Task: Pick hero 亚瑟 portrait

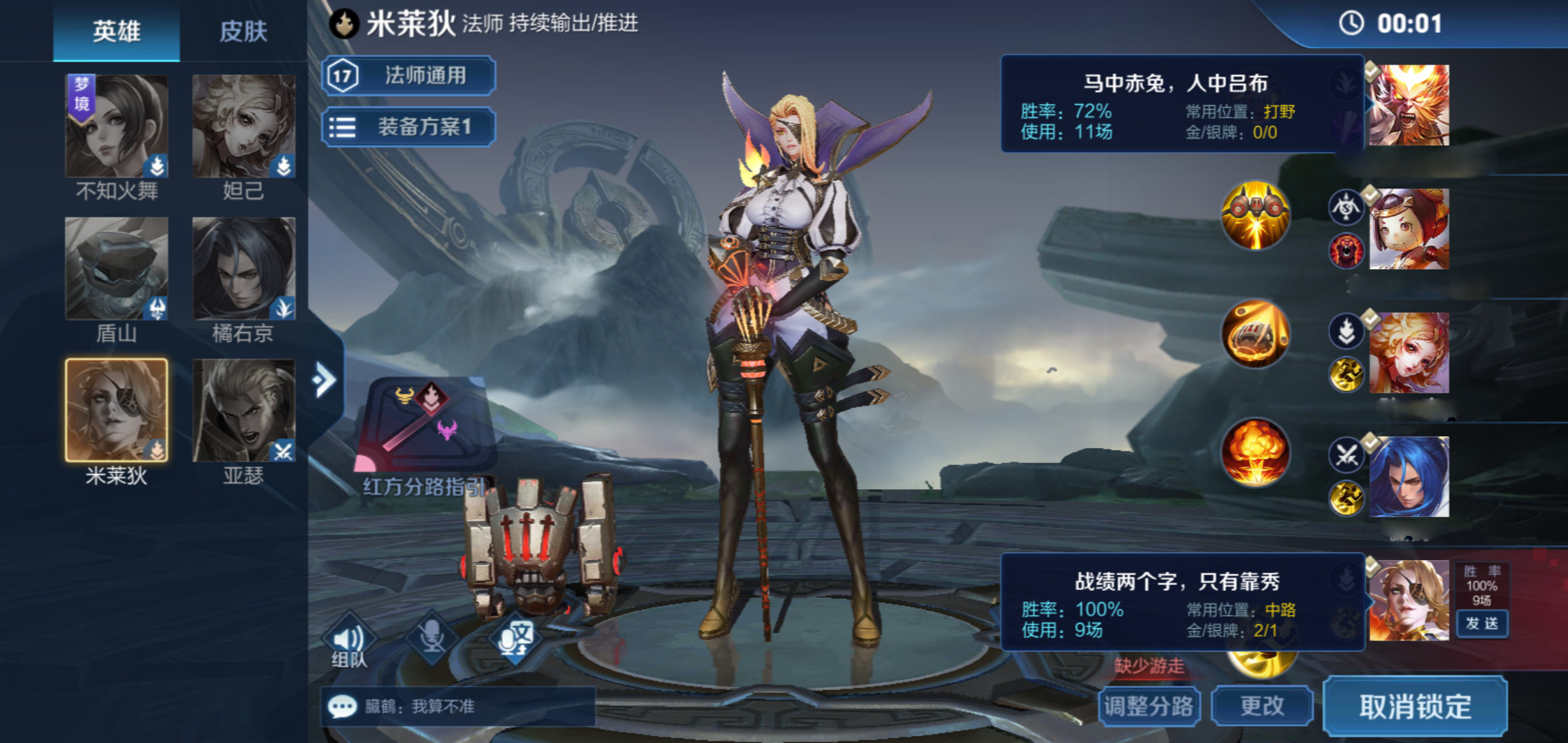Action: pos(243,410)
